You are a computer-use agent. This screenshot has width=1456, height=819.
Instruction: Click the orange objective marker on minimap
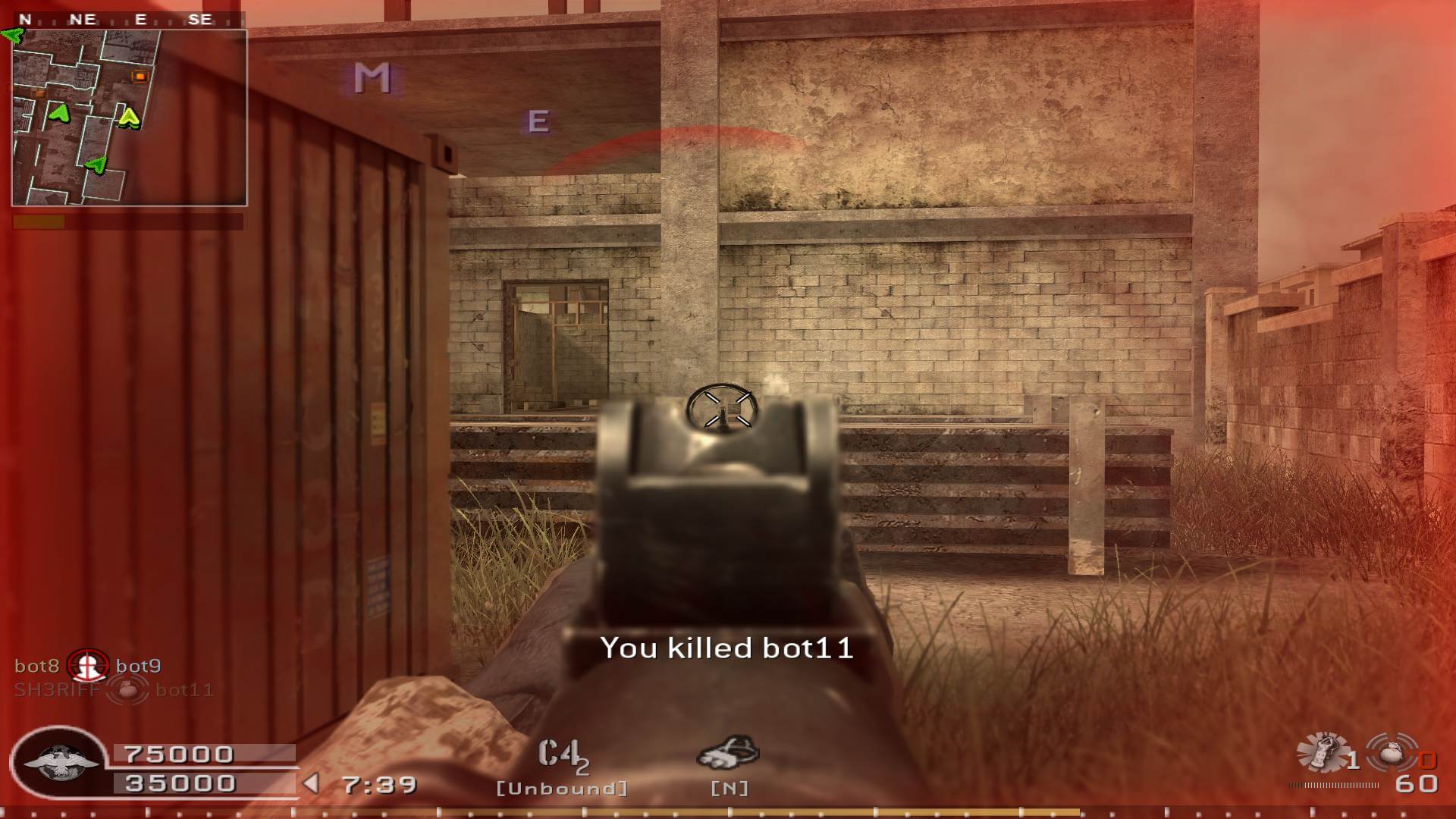(x=140, y=76)
